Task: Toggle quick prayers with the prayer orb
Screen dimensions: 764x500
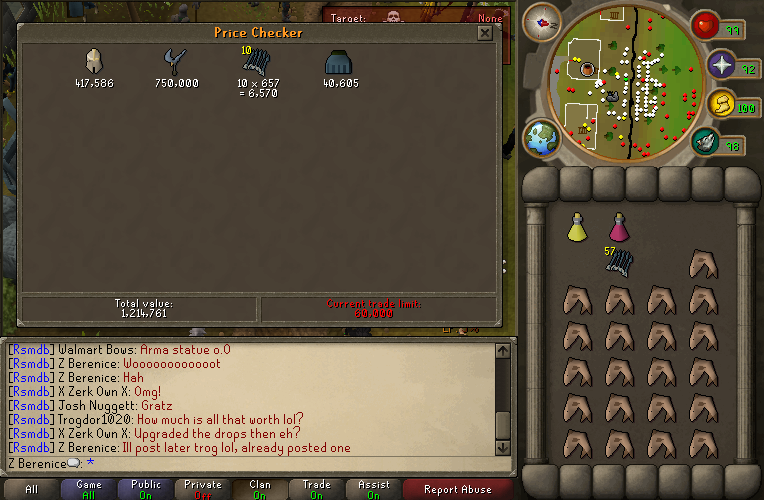Action: [722, 65]
